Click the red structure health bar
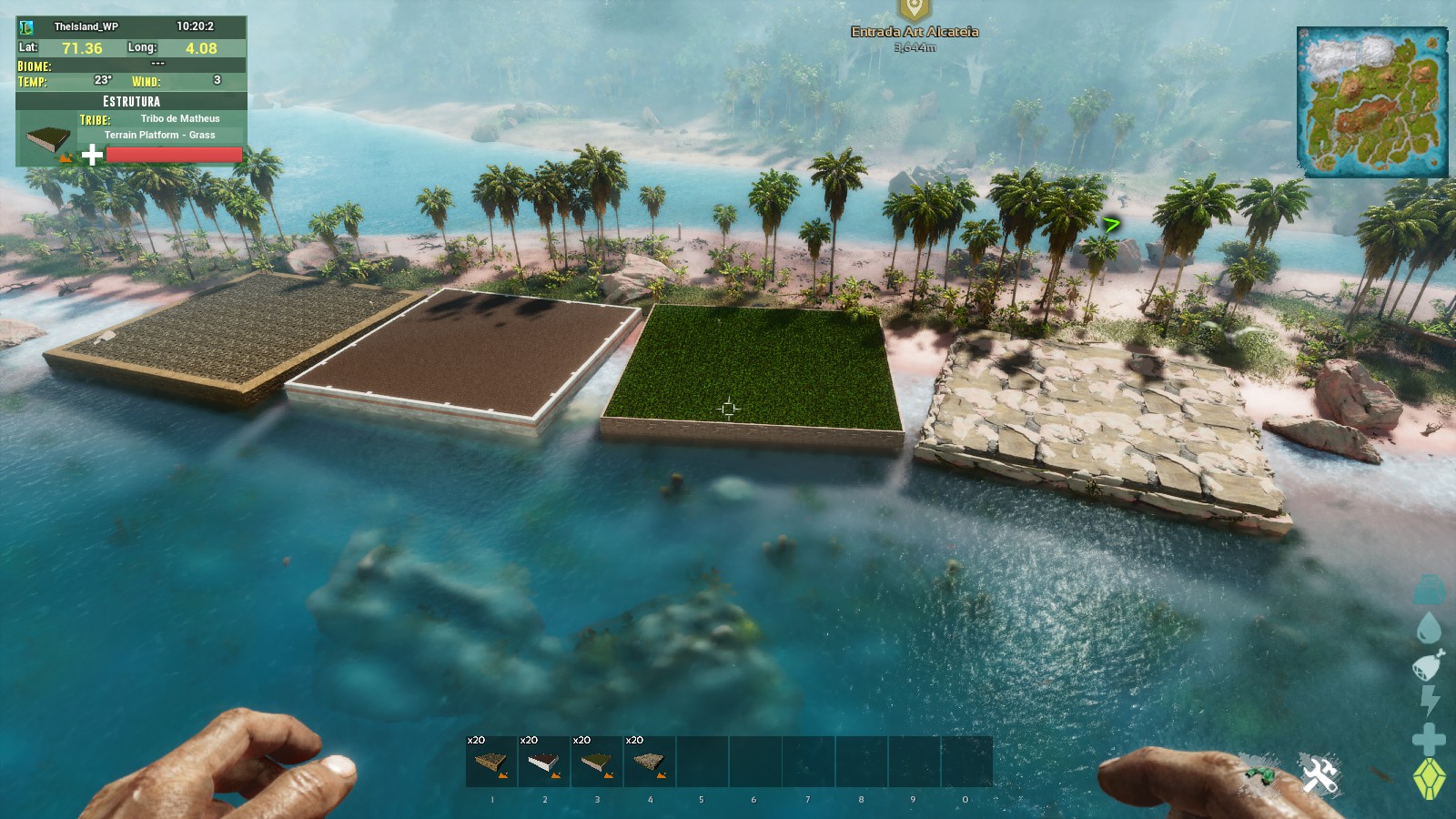The width and height of the screenshot is (1456, 819). pos(173,155)
